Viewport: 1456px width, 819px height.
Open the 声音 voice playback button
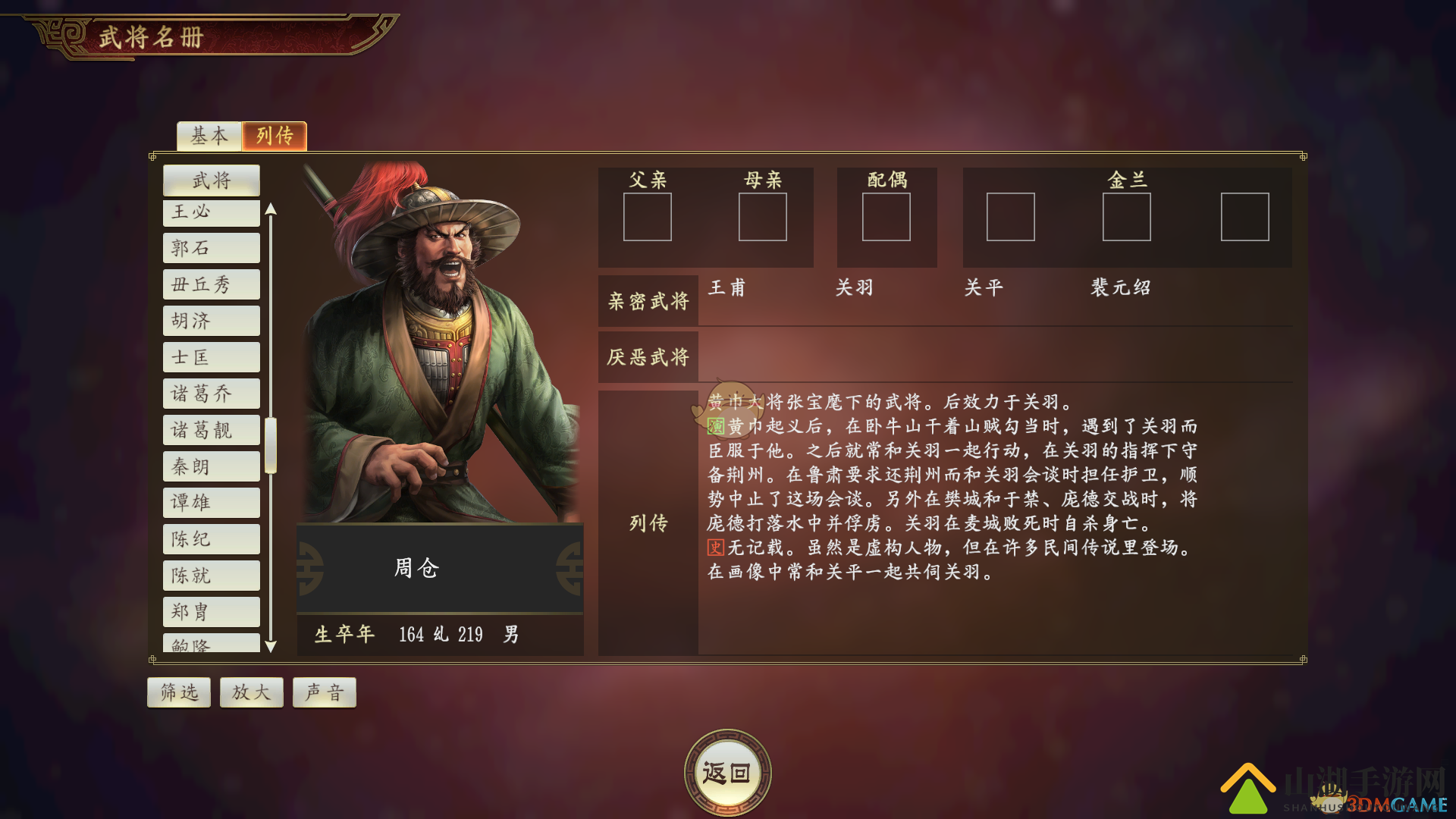pyautogui.click(x=324, y=692)
